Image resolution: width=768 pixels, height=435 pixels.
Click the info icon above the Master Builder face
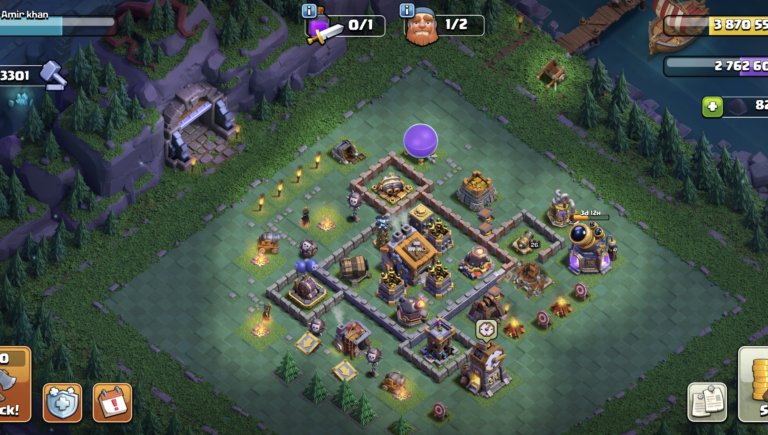407,11
